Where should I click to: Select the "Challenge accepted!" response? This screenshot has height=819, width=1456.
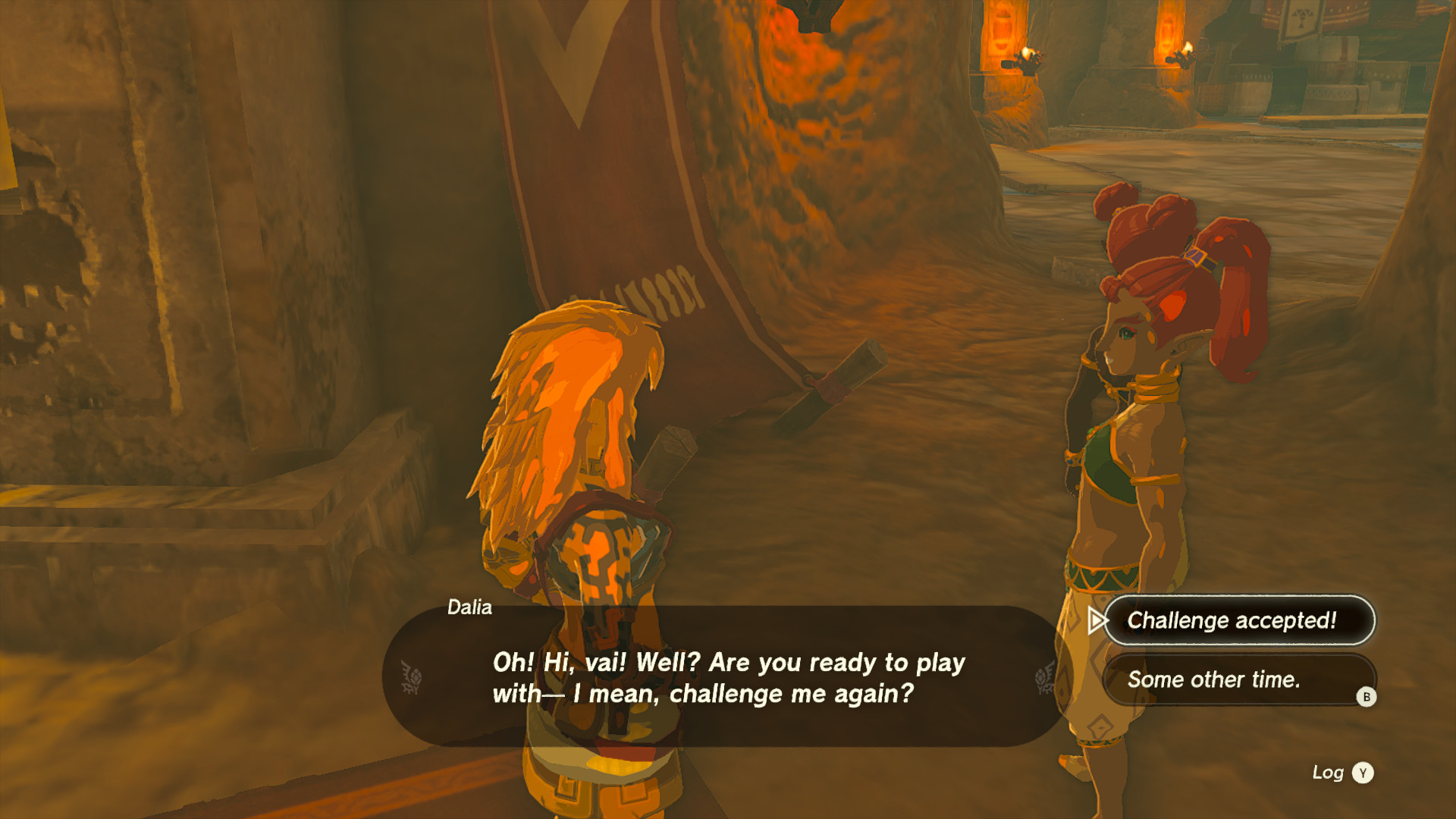pyautogui.click(x=1238, y=621)
